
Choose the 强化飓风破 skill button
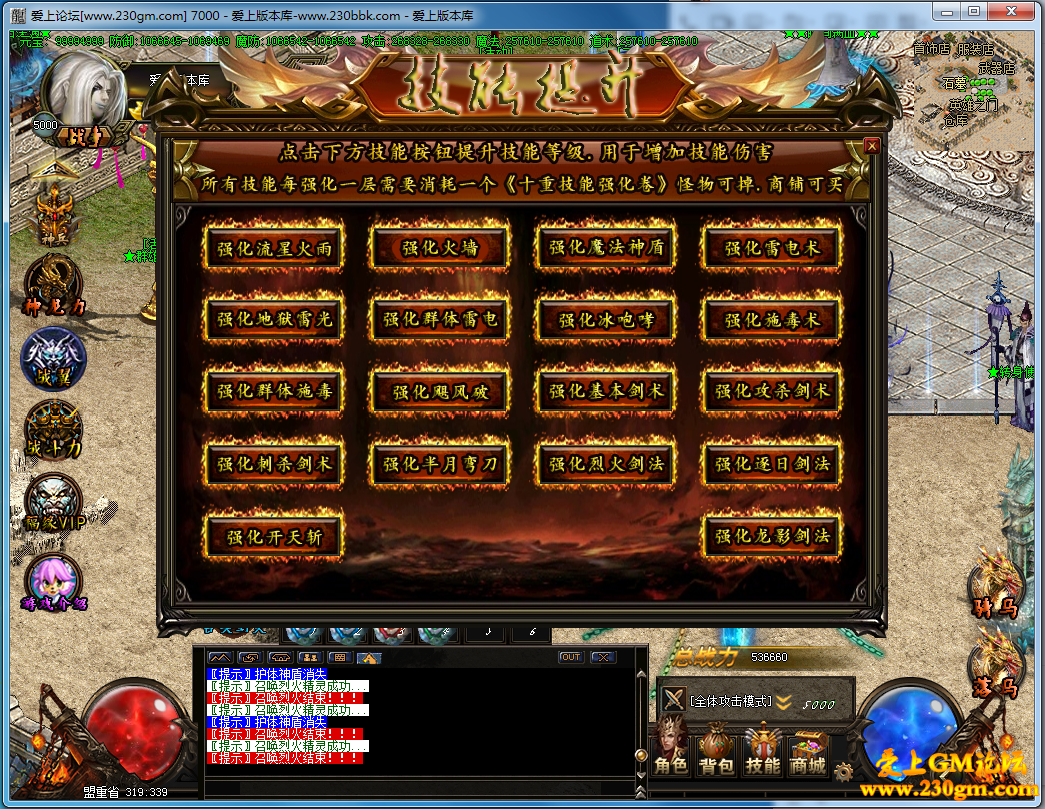(x=440, y=392)
